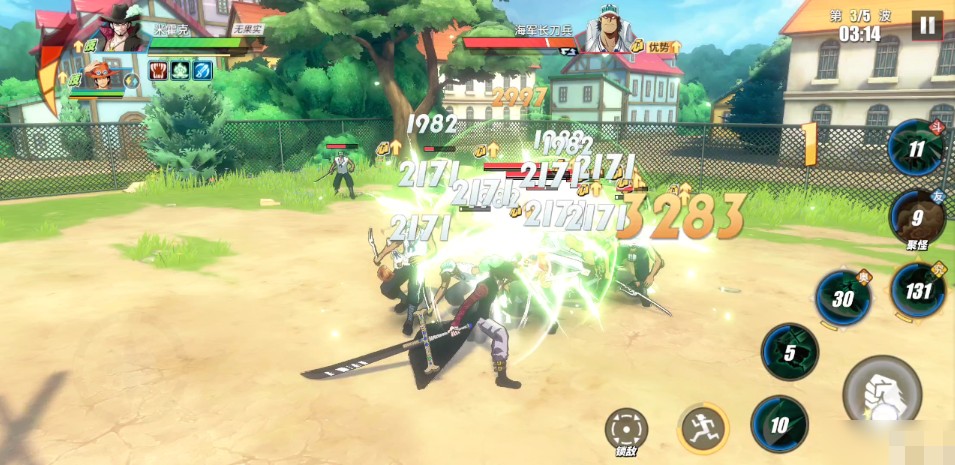This screenshot has width=955, height=465.
Task: Tap the blue sword buff icon
Action: [203, 70]
